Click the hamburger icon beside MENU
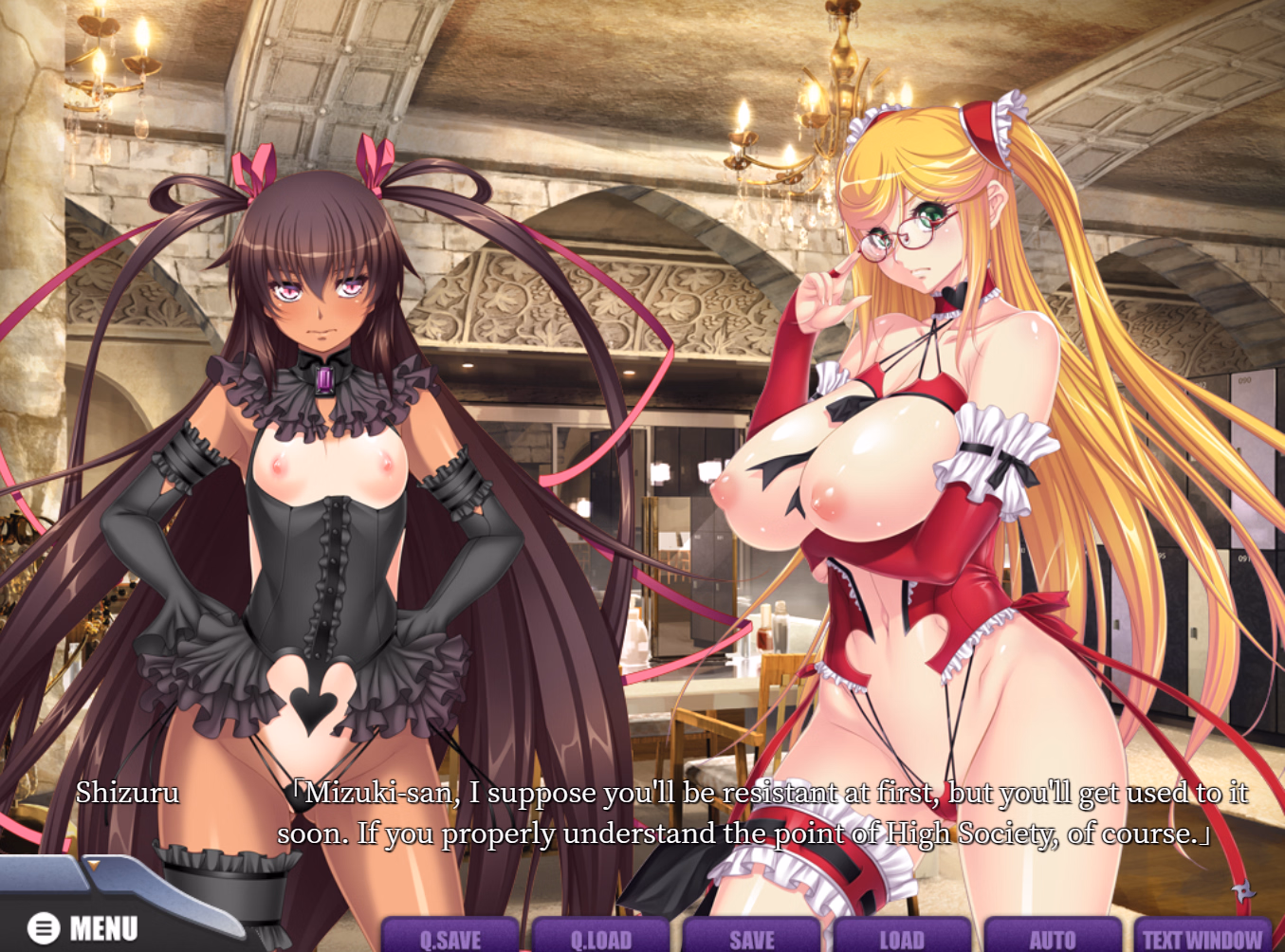This screenshot has width=1285, height=952. [42, 926]
